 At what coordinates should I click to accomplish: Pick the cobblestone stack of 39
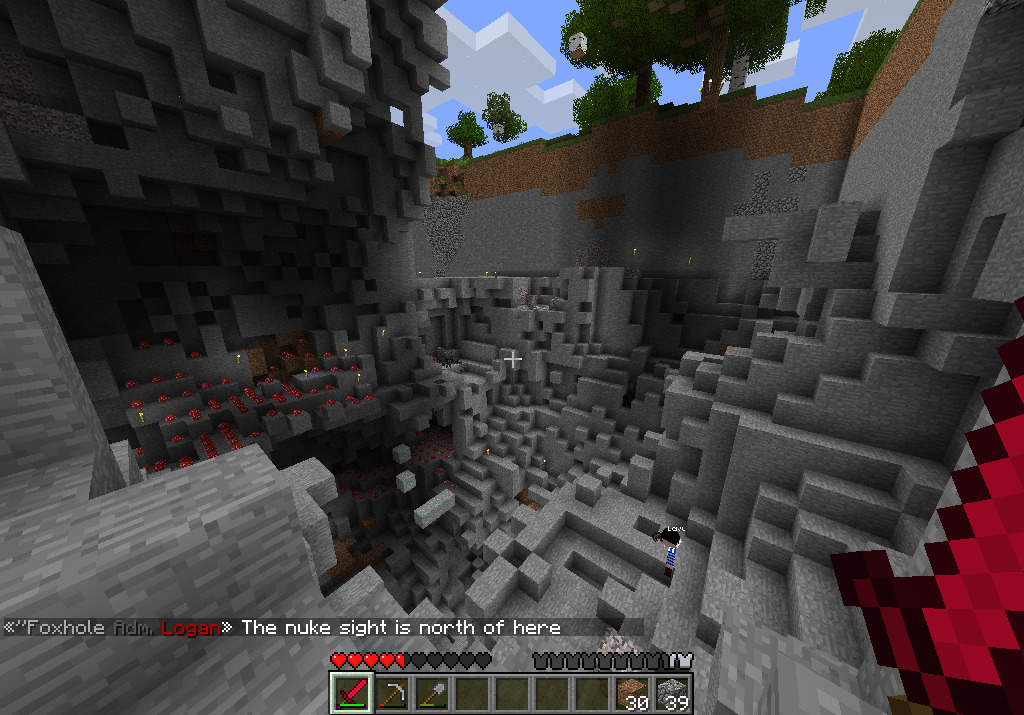tap(672, 692)
